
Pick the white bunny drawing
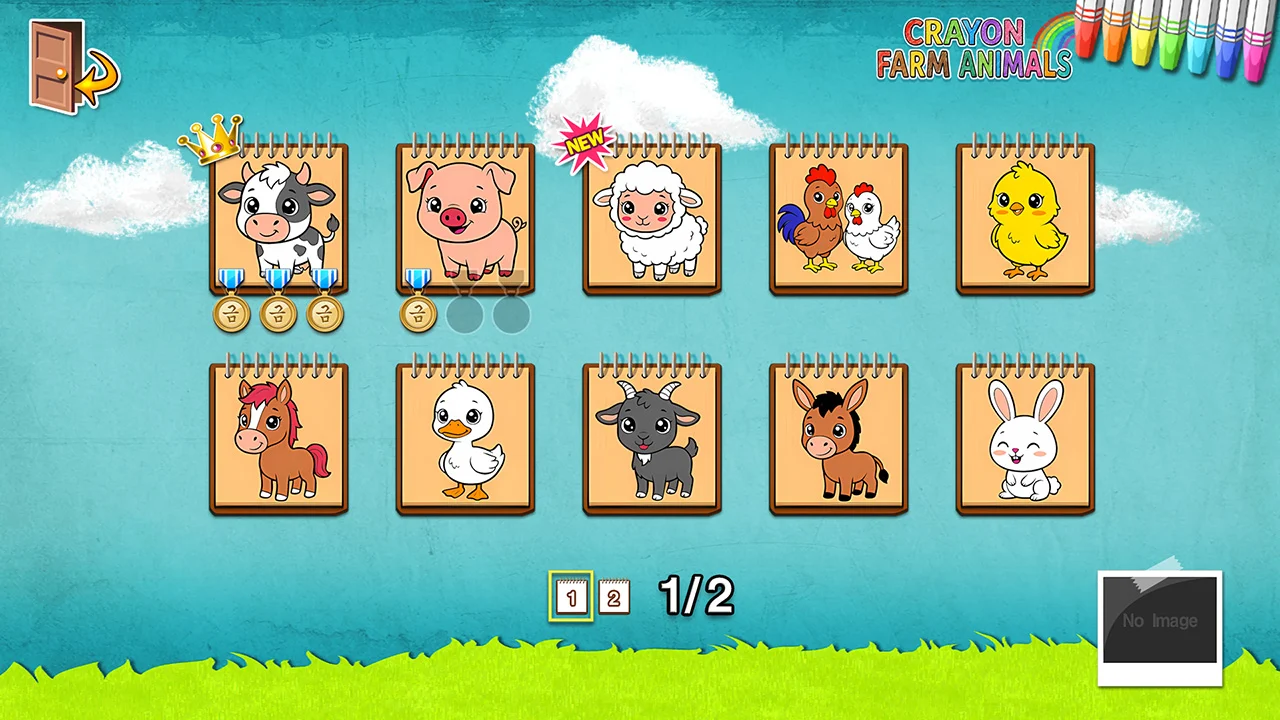[x=1025, y=440]
